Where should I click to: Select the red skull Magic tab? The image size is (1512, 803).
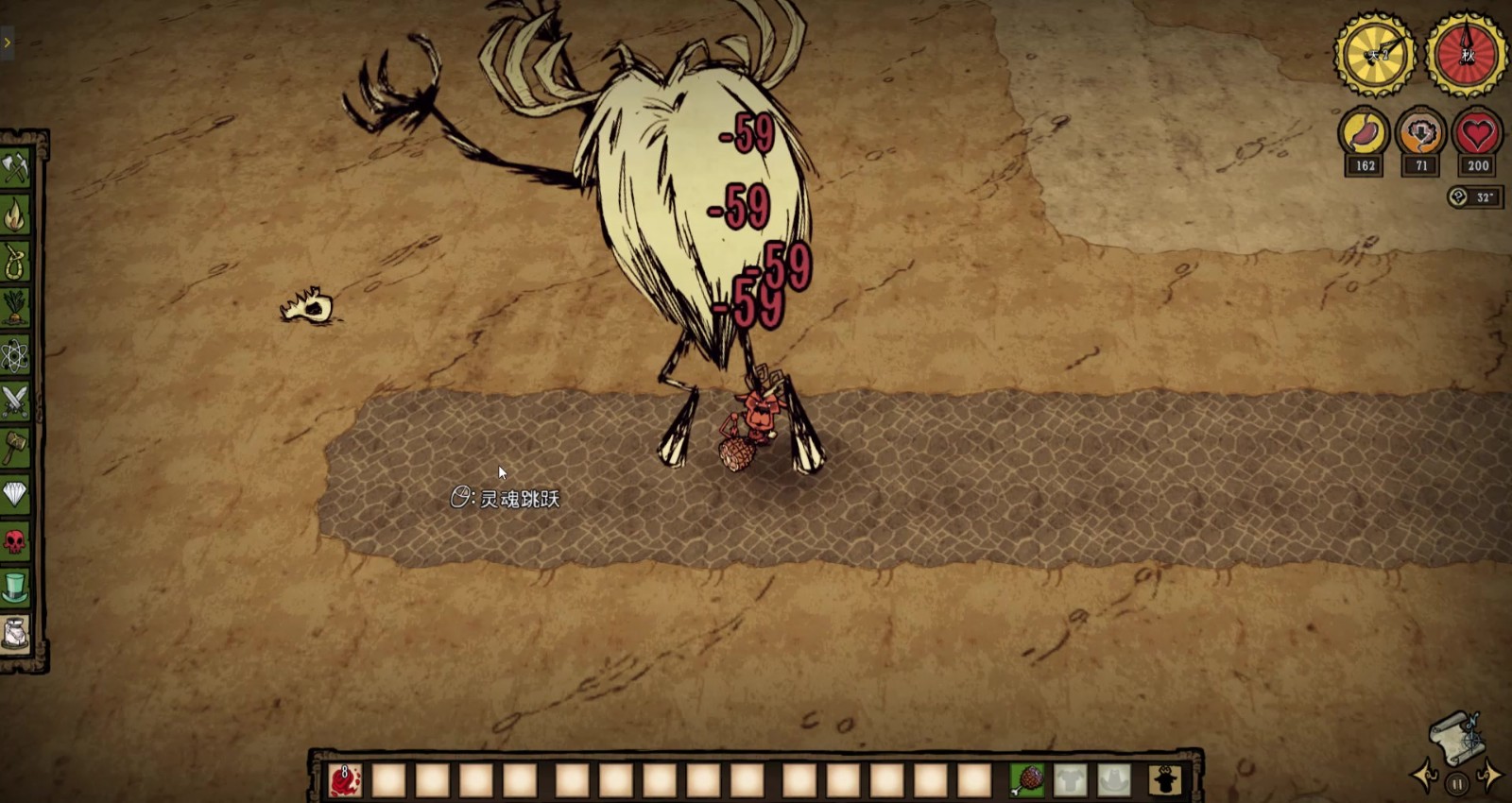(16, 541)
